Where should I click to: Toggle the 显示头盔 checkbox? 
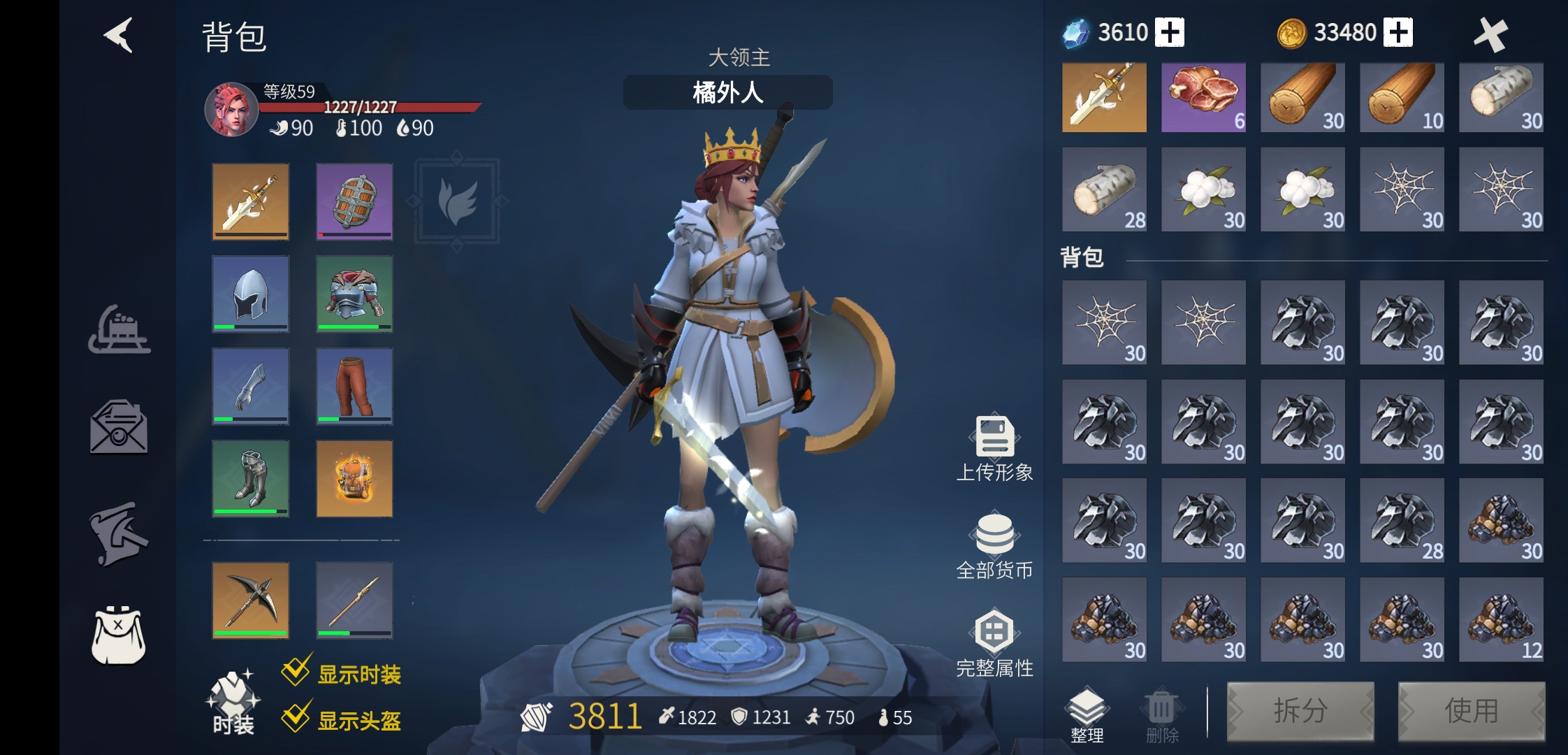tap(296, 717)
